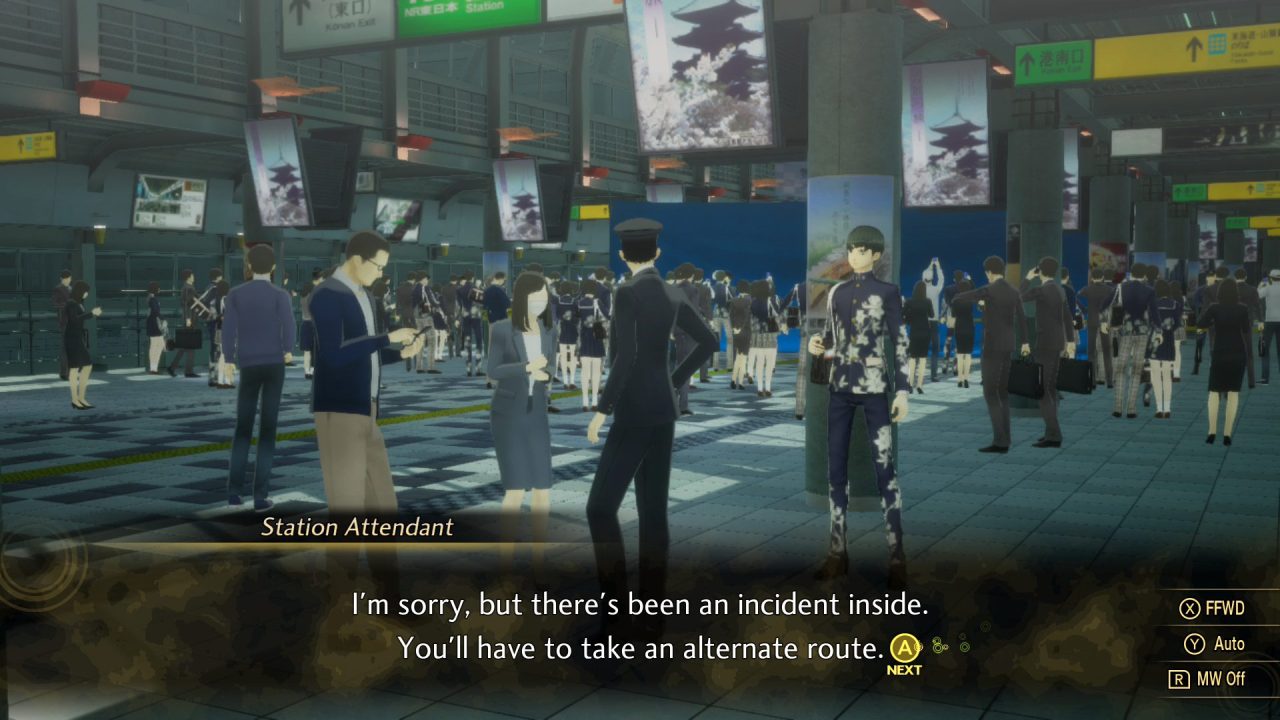The image size is (1280, 720).
Task: Toggle MW Off with the R prompt
Action: [1218, 678]
